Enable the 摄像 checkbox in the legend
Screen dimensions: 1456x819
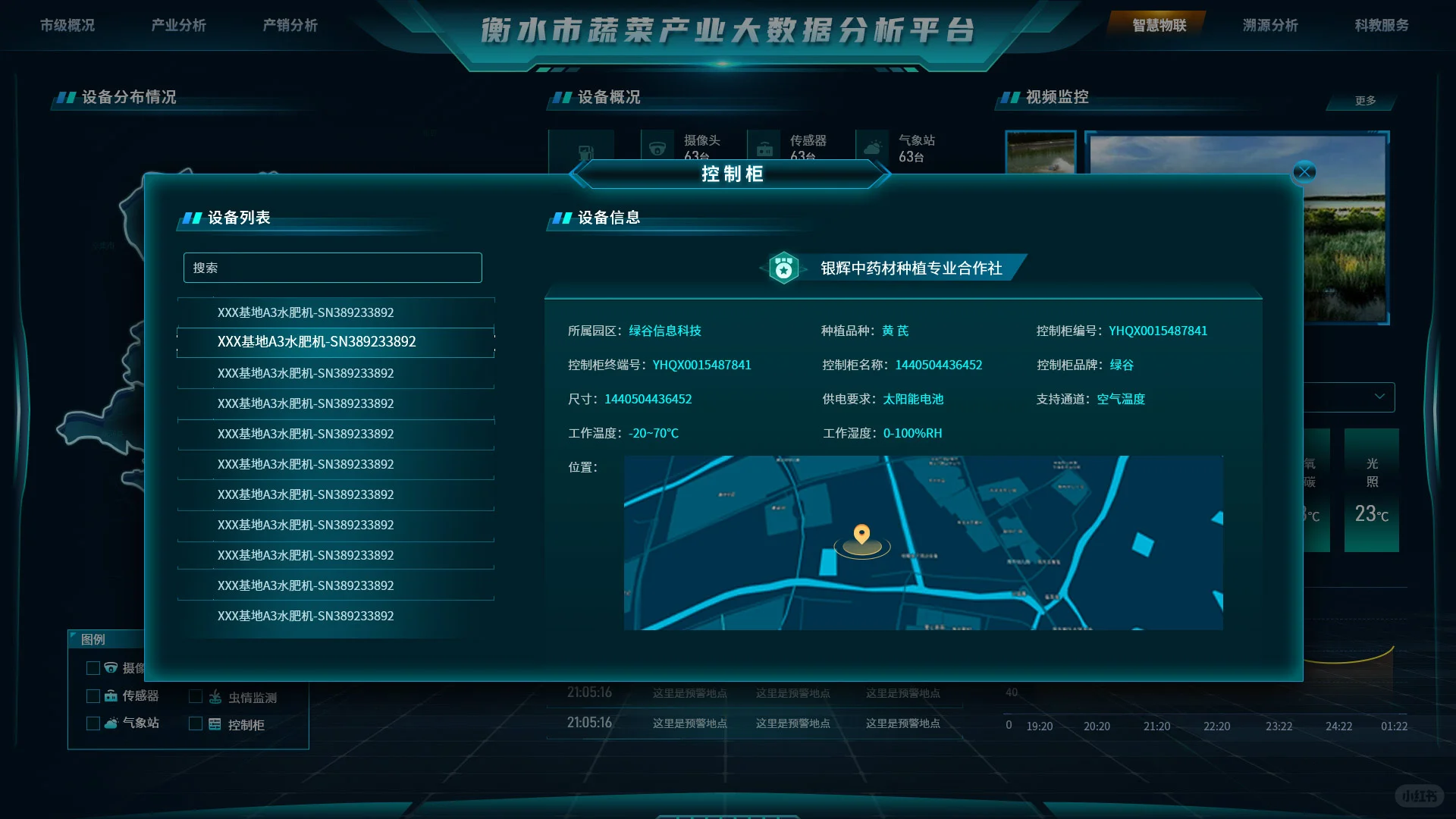[x=93, y=668]
